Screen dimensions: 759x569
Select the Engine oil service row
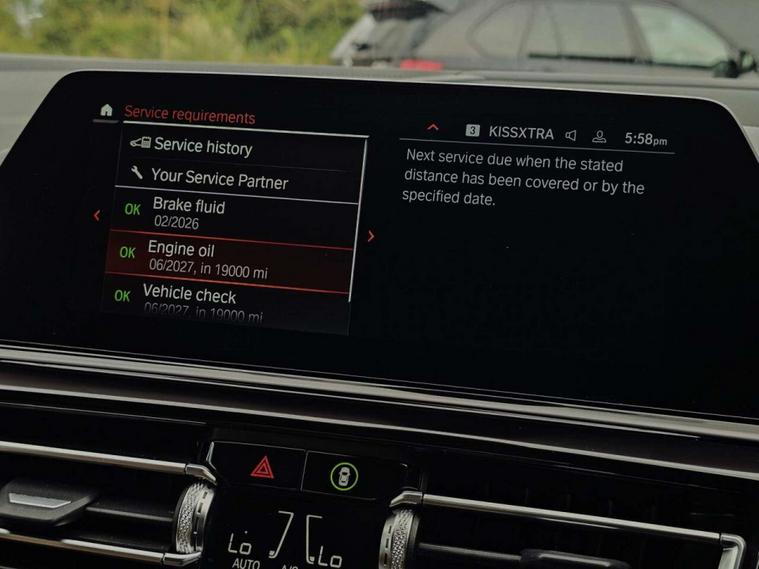(x=228, y=259)
